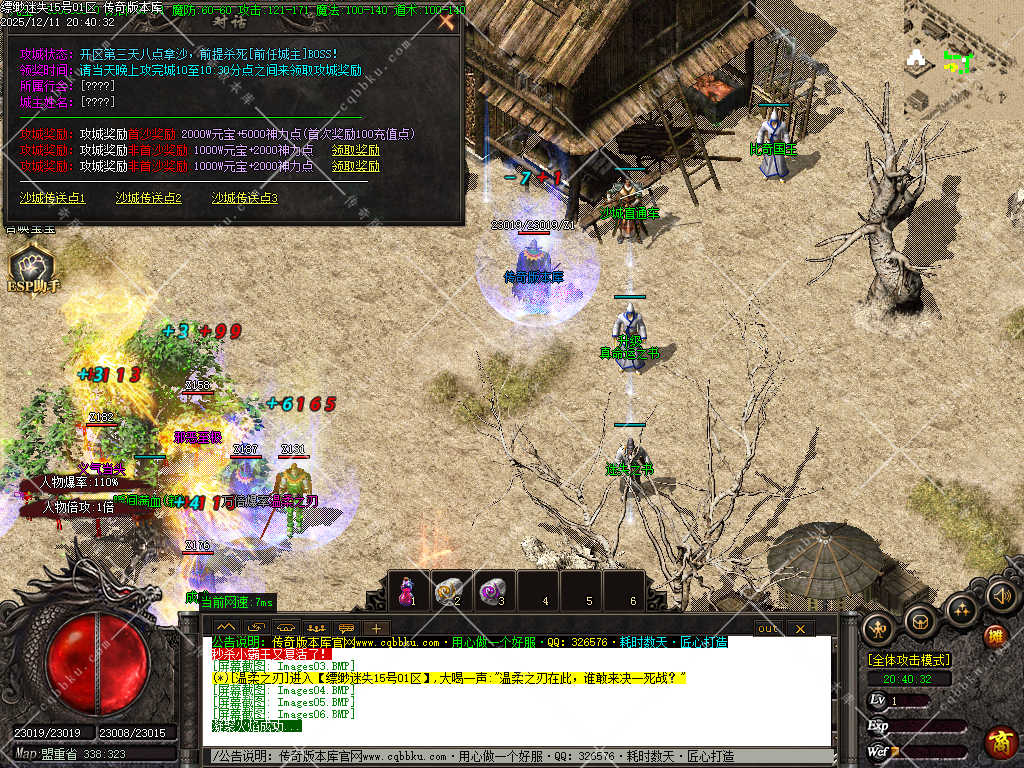Open the 摊 stall button
Viewport: 1024px width, 768px height.
click(994, 636)
